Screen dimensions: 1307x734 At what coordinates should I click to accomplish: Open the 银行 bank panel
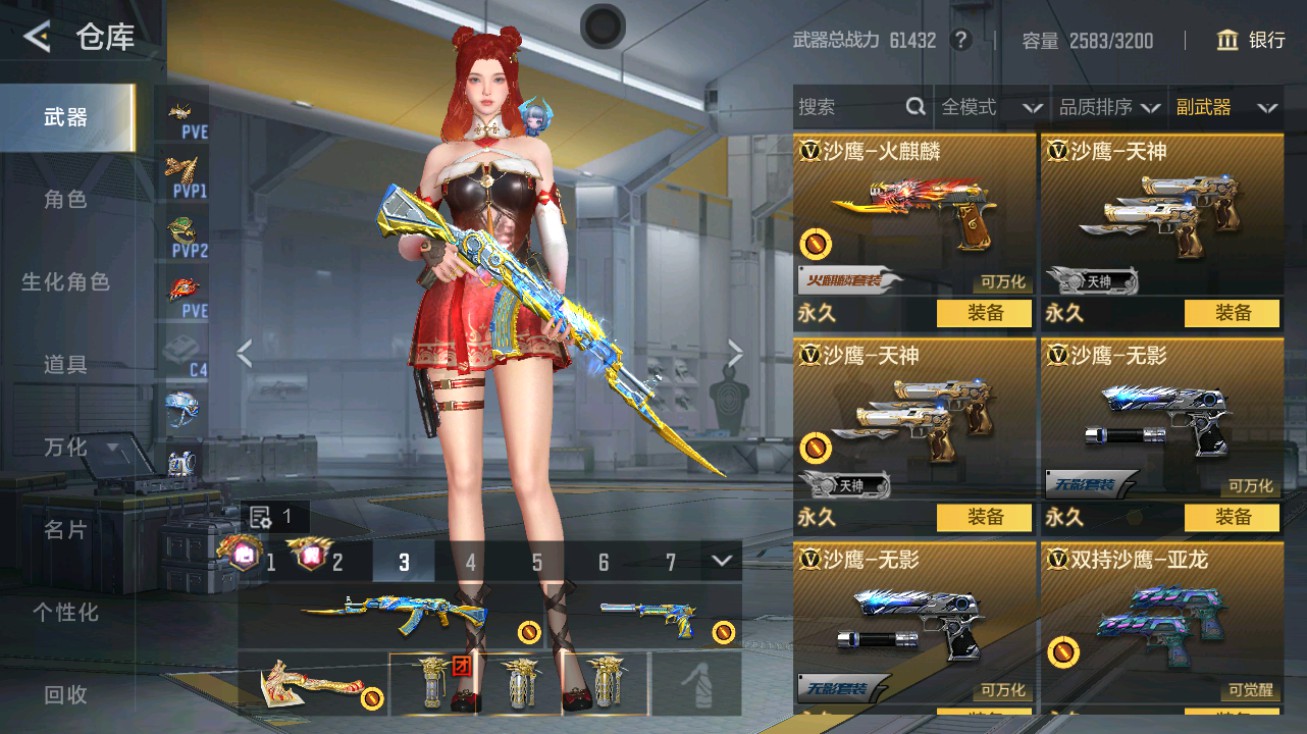coord(1250,41)
